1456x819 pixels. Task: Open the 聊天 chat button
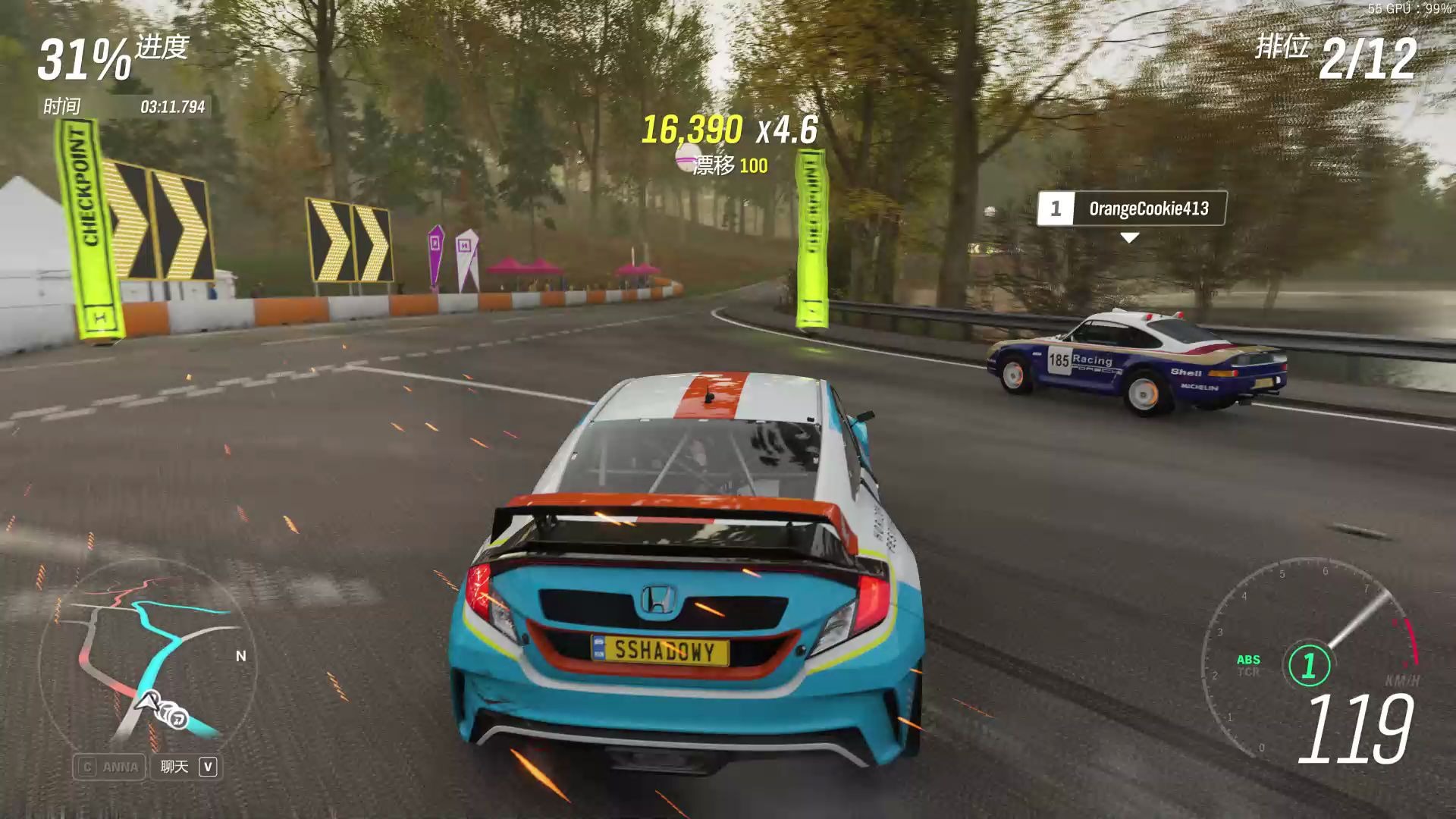click(187, 767)
